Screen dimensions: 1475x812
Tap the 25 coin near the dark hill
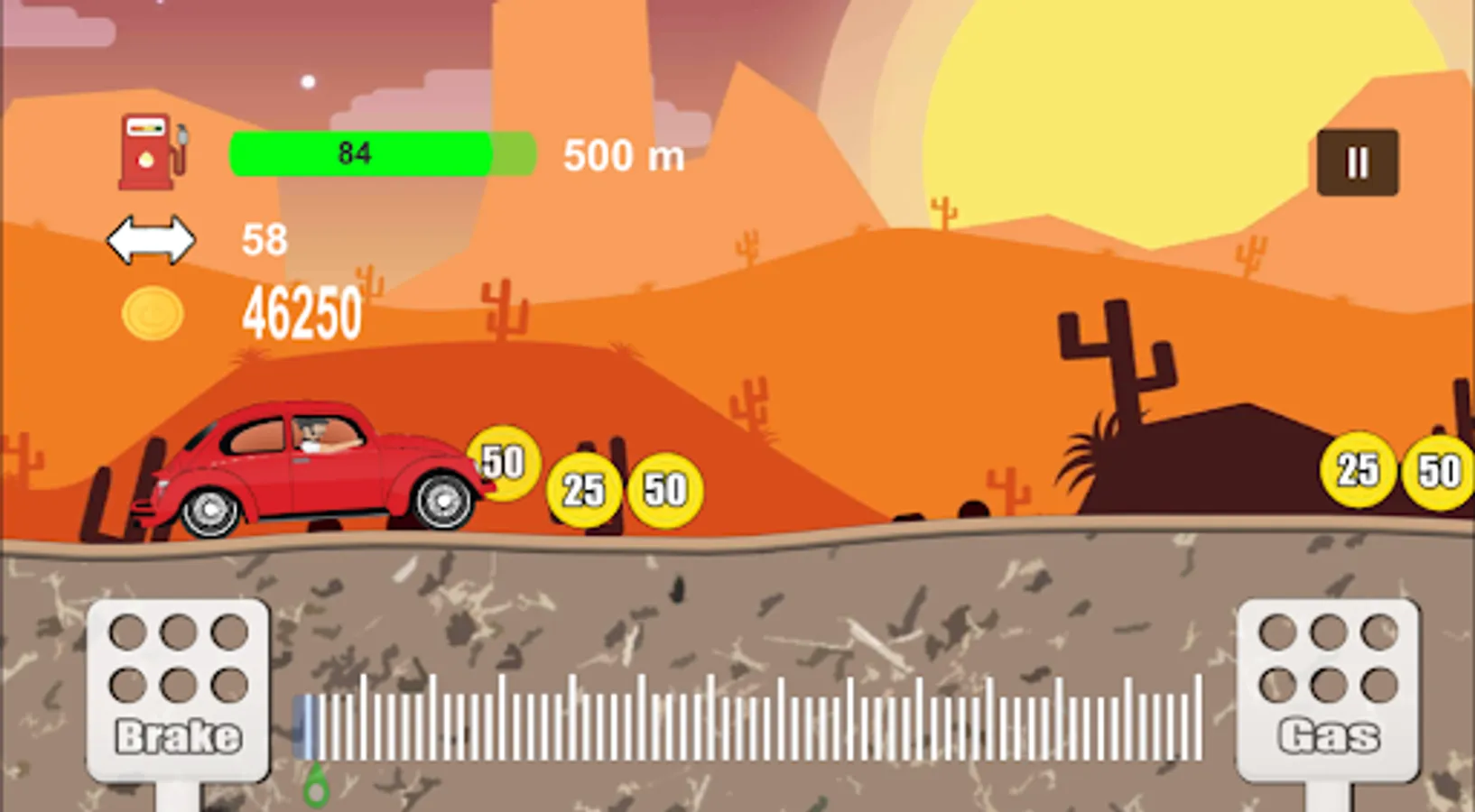(1357, 470)
